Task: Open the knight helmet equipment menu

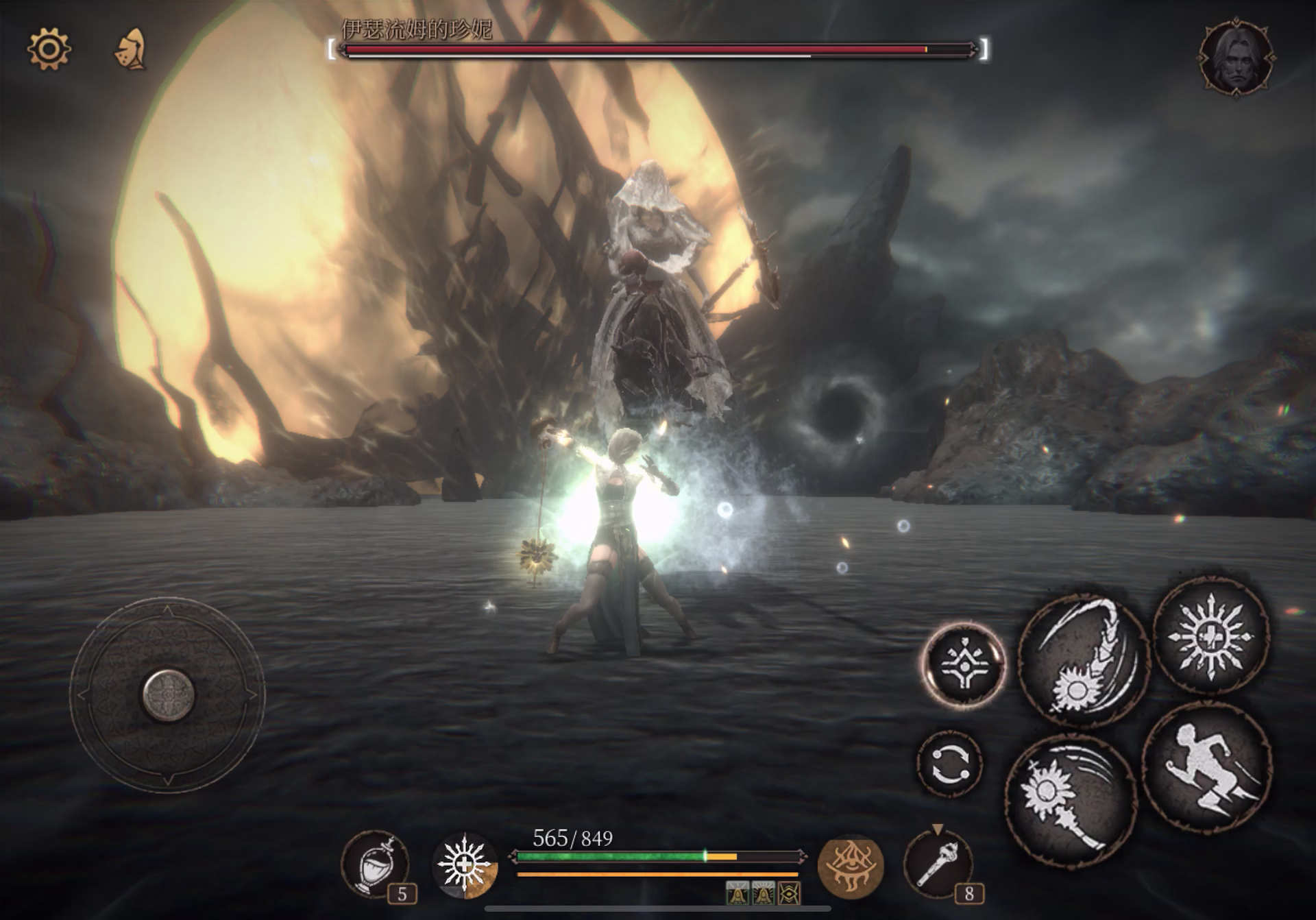Action: (131, 49)
